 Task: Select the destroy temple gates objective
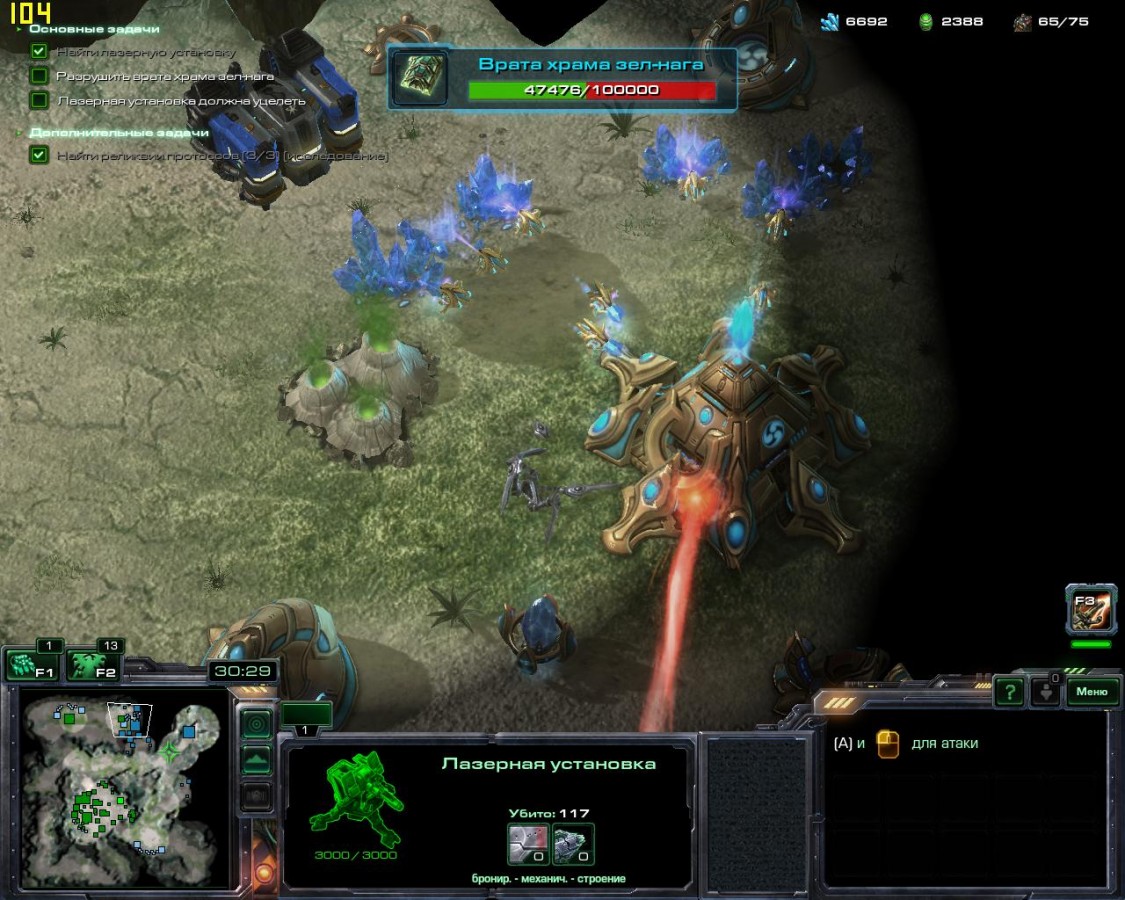tap(165, 76)
